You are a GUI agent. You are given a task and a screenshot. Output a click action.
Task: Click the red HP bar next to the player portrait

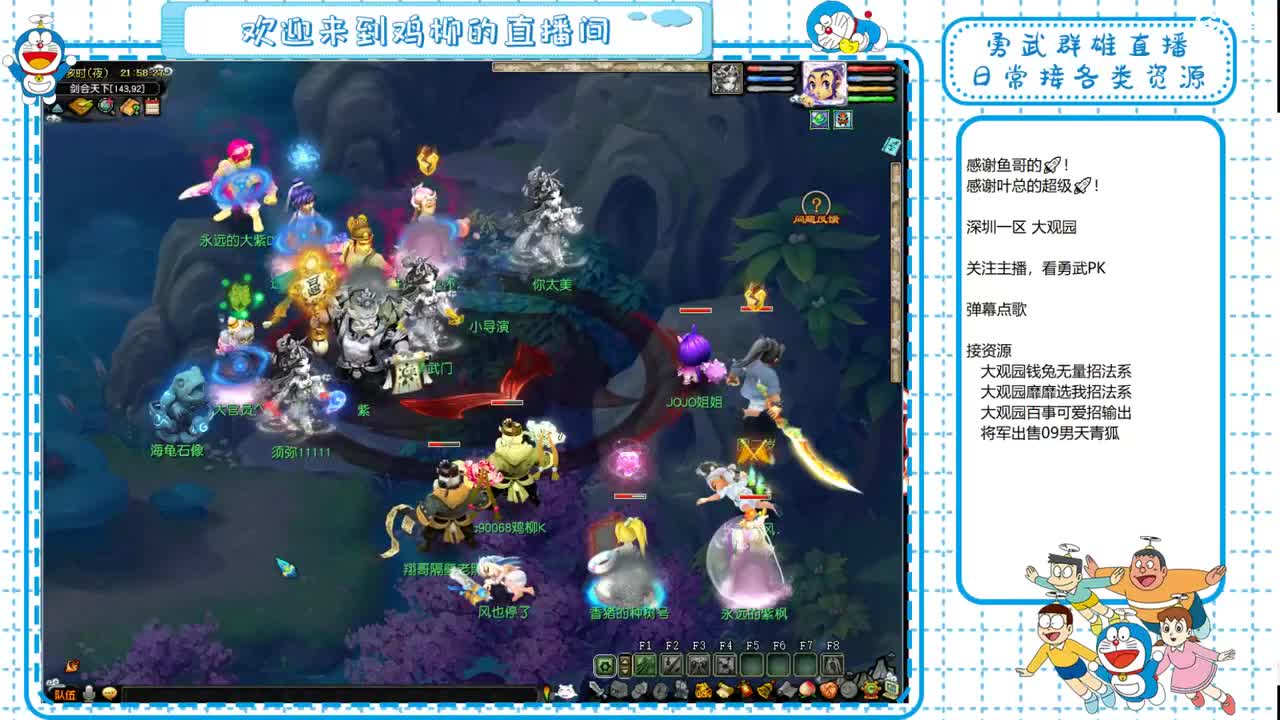(870, 68)
